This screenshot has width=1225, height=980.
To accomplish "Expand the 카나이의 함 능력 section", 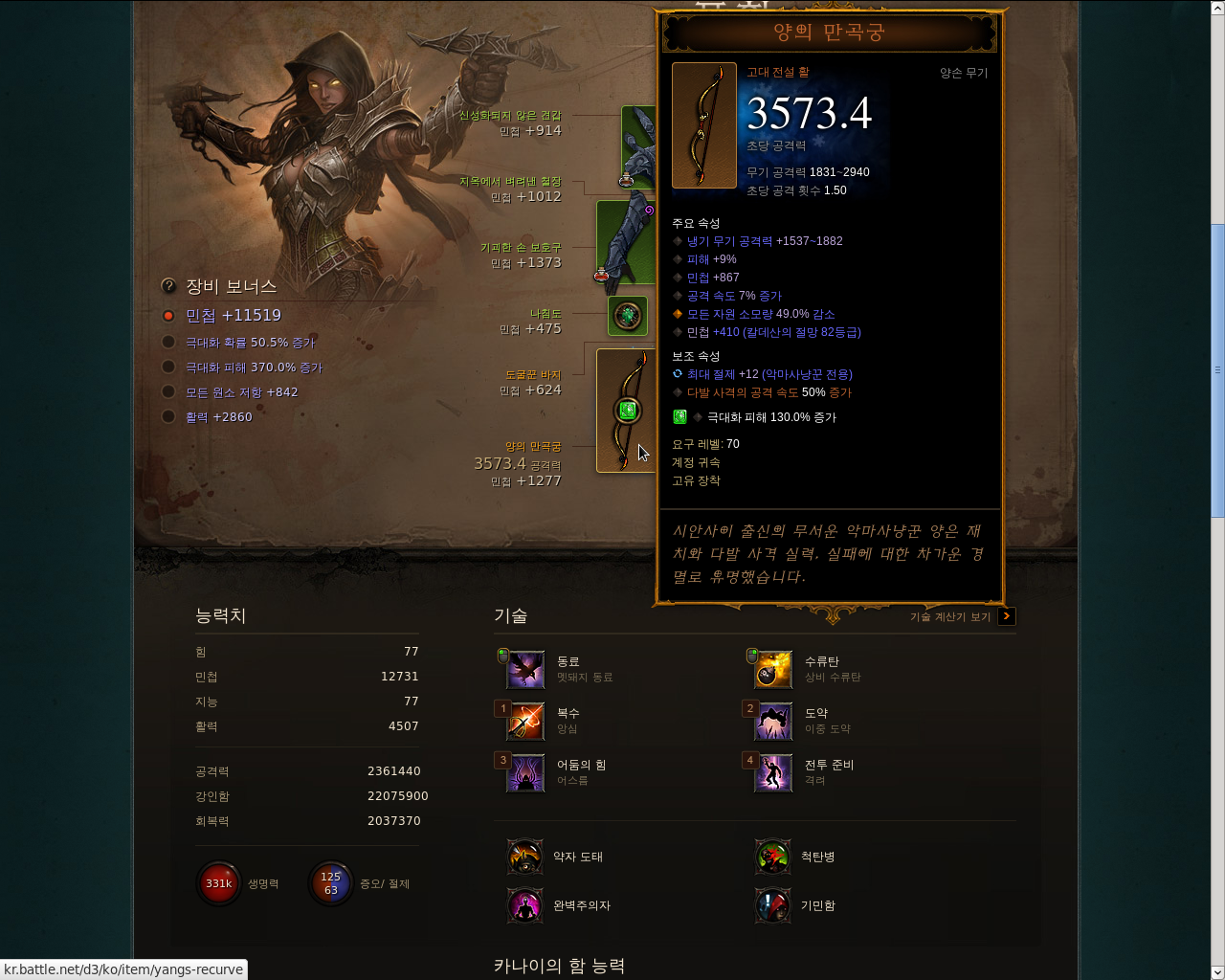I will tap(558, 968).
